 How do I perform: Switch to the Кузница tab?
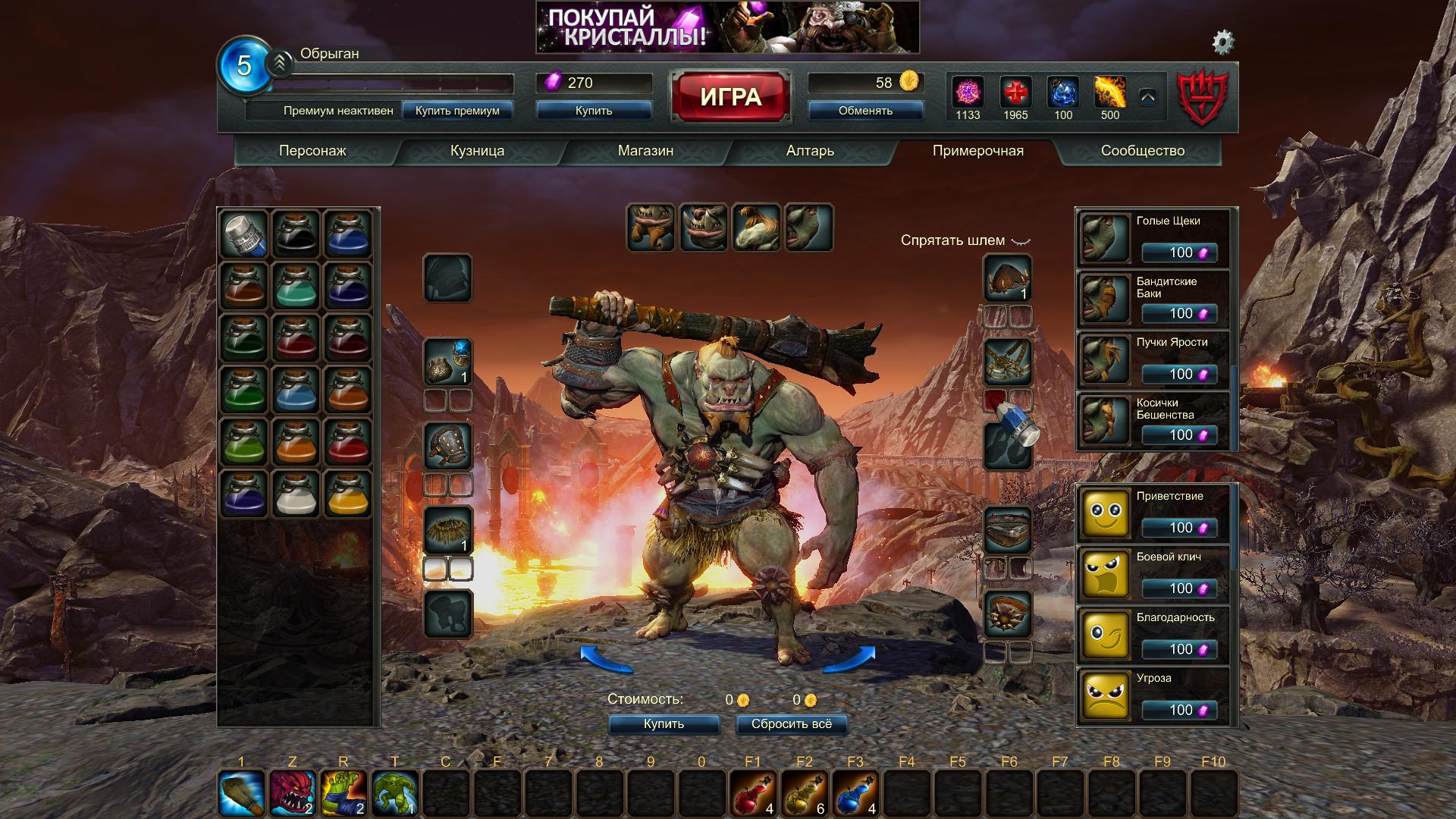(x=477, y=151)
